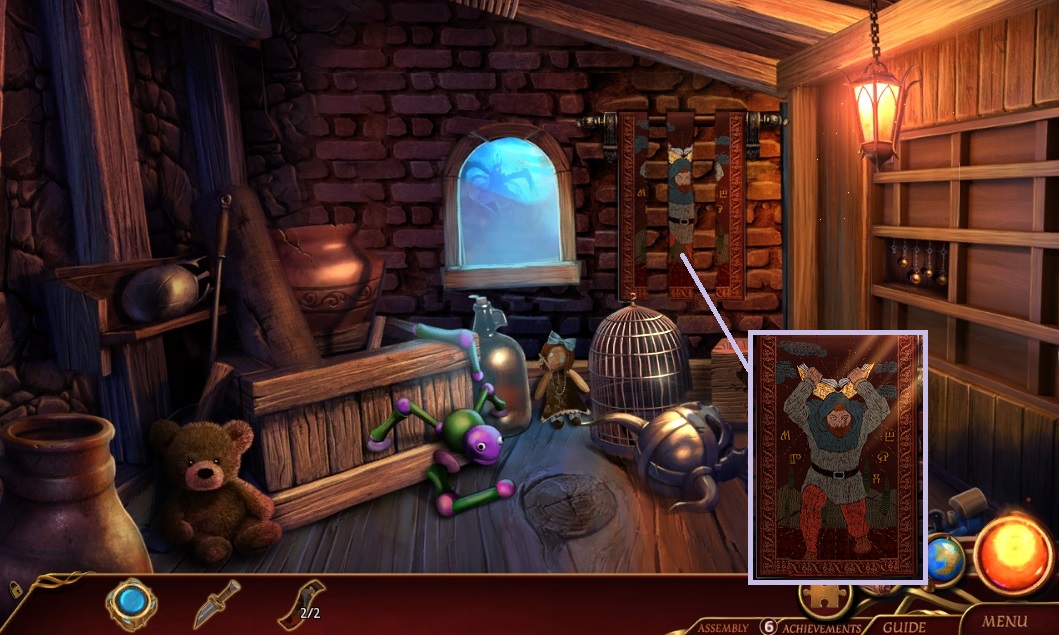Select the blue gem amulet in inventory
This screenshot has width=1059, height=635.
(x=132, y=603)
